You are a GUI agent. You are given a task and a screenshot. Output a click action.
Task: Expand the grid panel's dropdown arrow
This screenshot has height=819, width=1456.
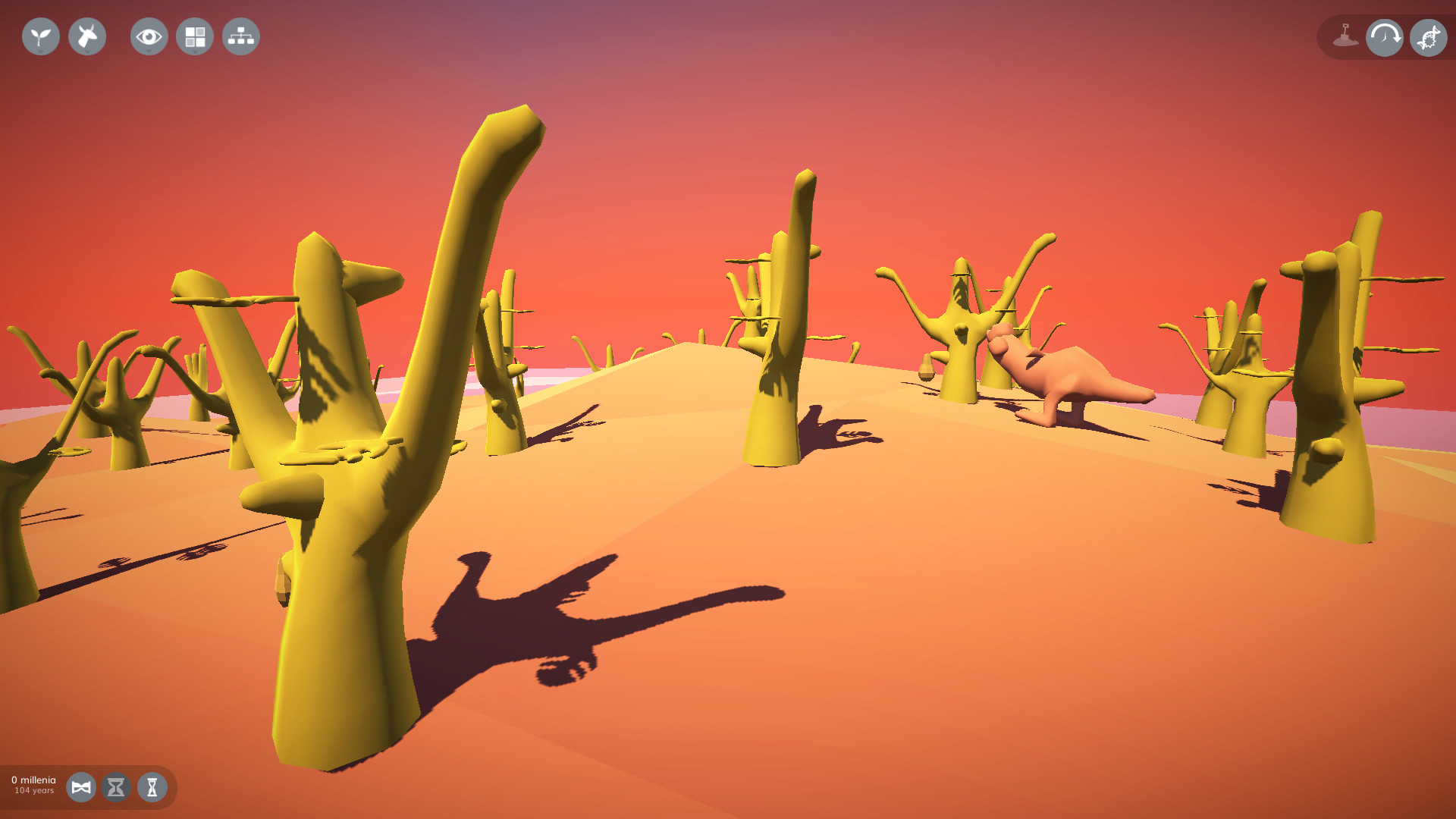pos(194,52)
